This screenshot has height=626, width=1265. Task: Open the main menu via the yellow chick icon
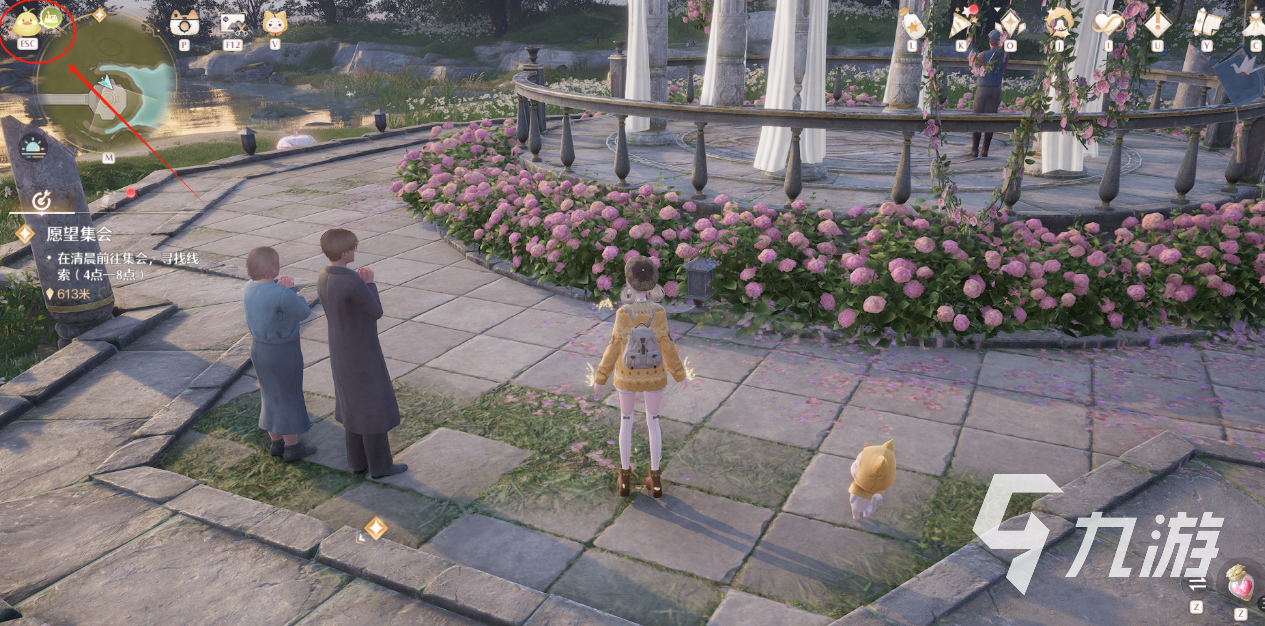25,20
